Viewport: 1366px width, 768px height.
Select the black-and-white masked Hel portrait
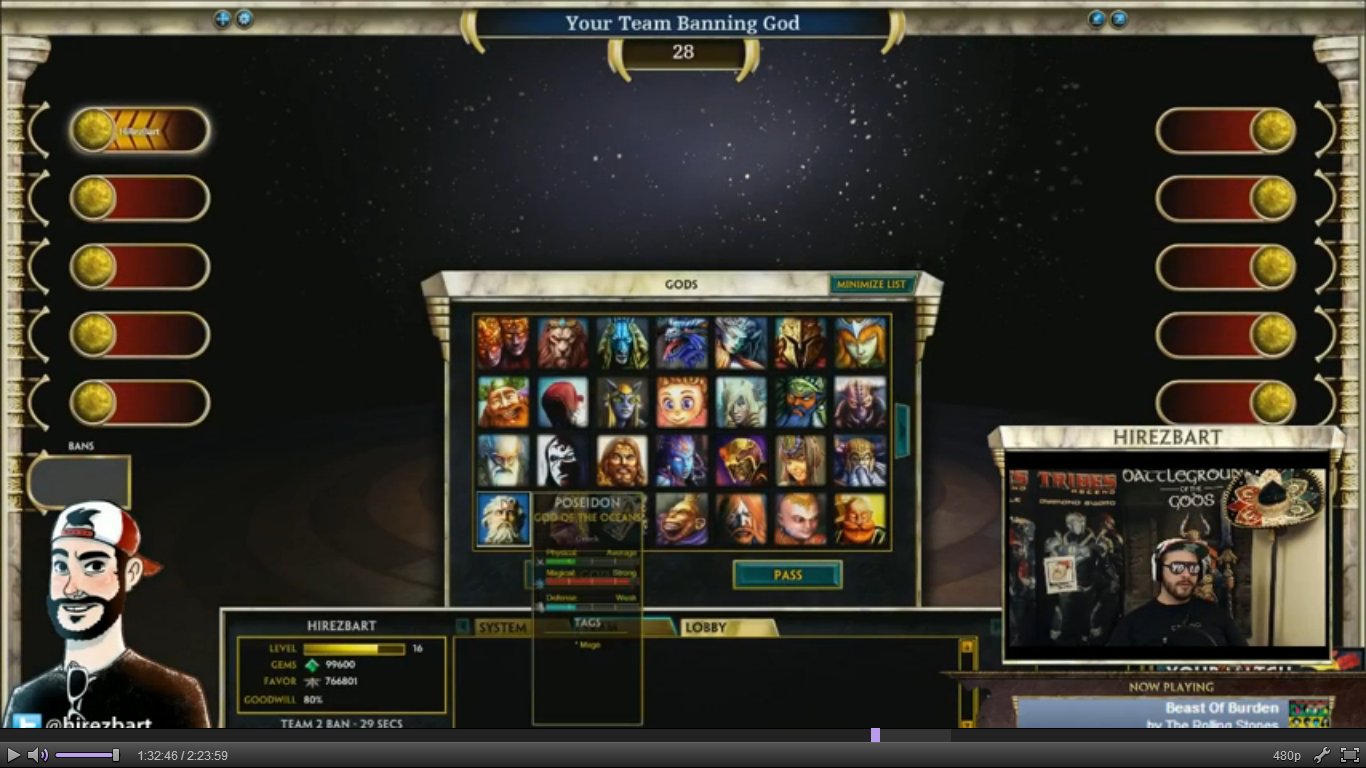coord(563,461)
